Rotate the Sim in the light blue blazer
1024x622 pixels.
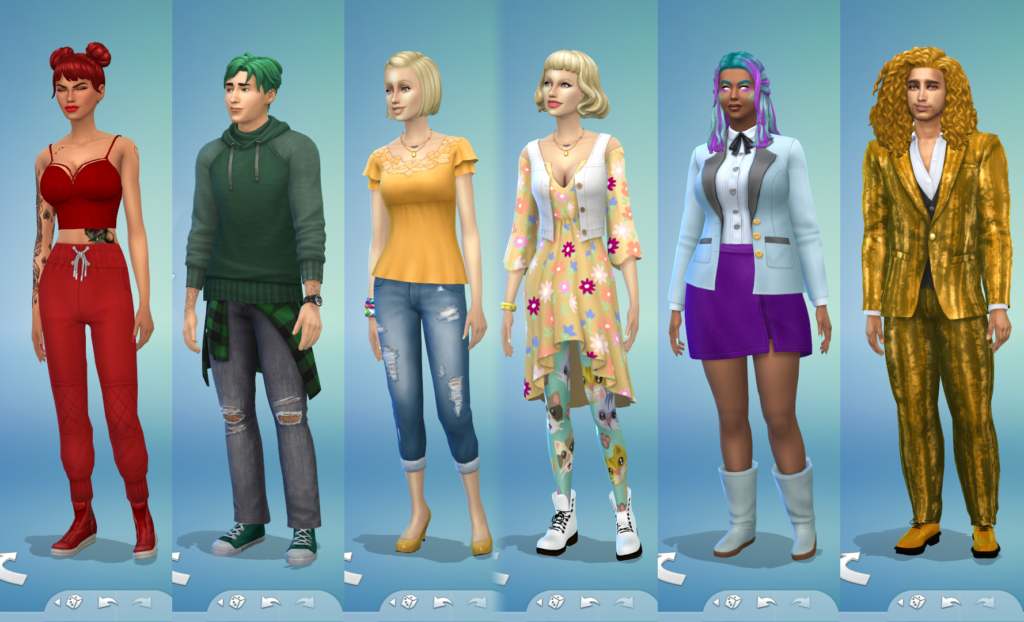671,567
